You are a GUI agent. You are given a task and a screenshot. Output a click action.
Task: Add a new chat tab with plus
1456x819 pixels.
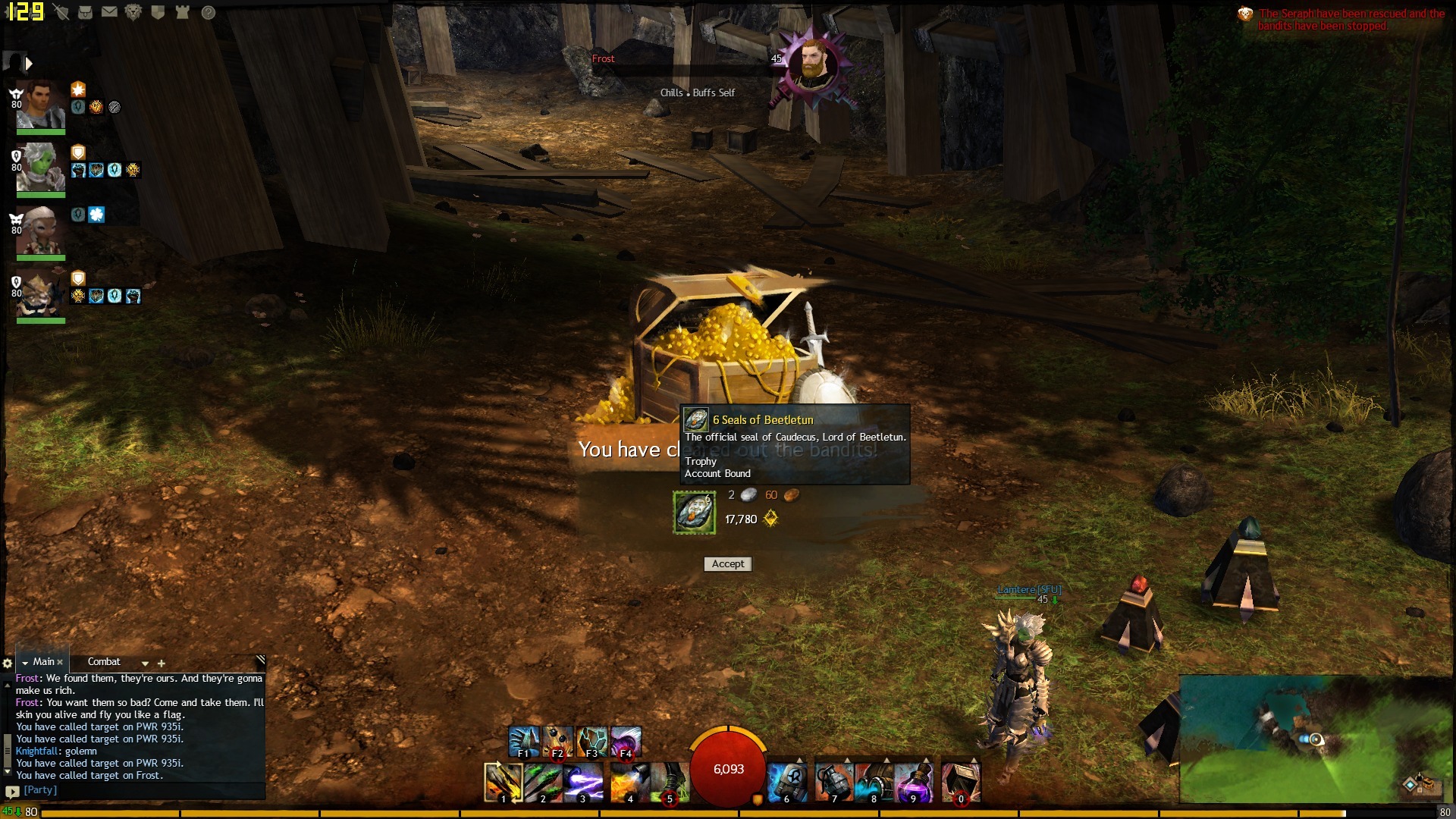point(161,663)
